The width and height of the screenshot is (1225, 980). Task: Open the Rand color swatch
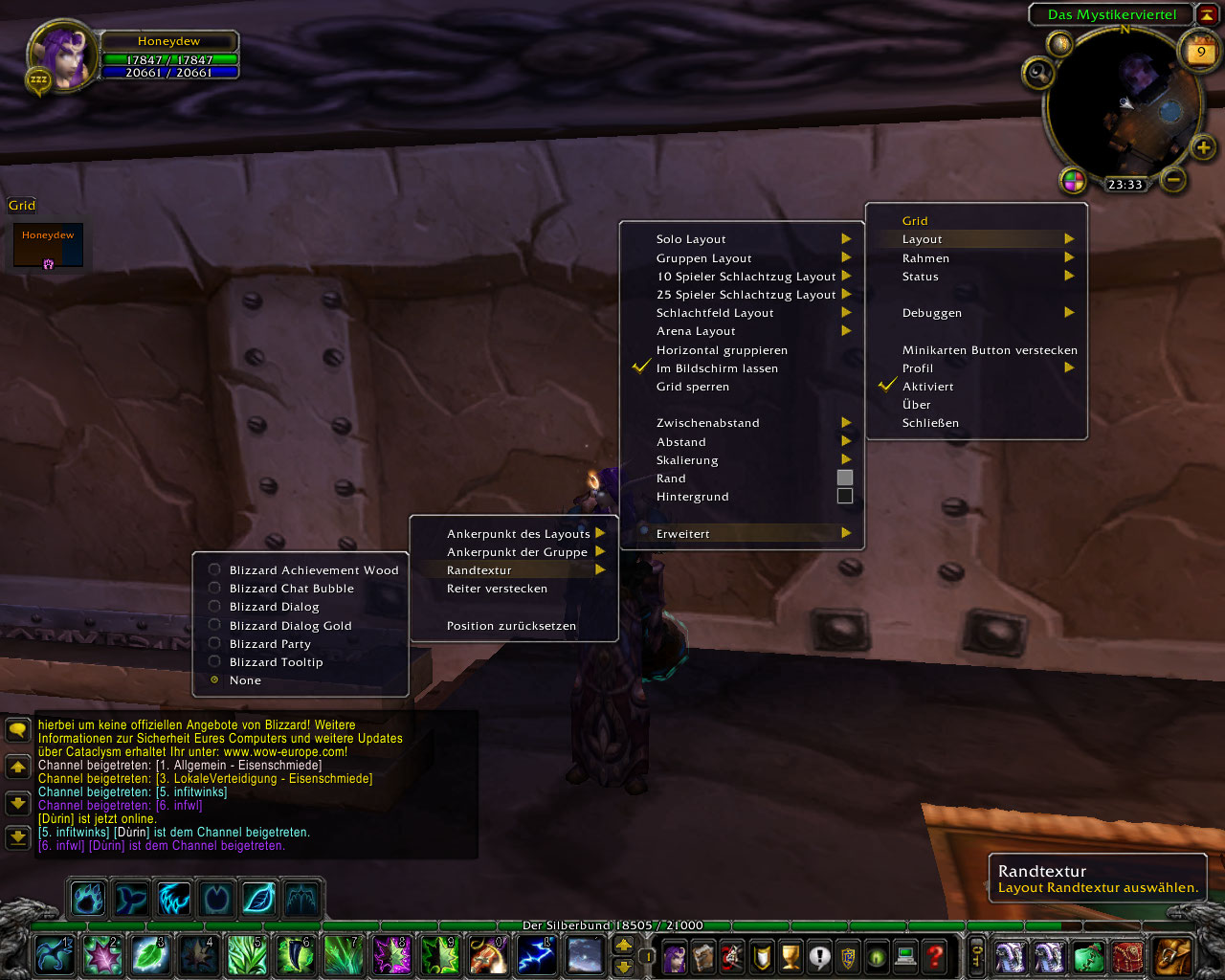point(845,478)
